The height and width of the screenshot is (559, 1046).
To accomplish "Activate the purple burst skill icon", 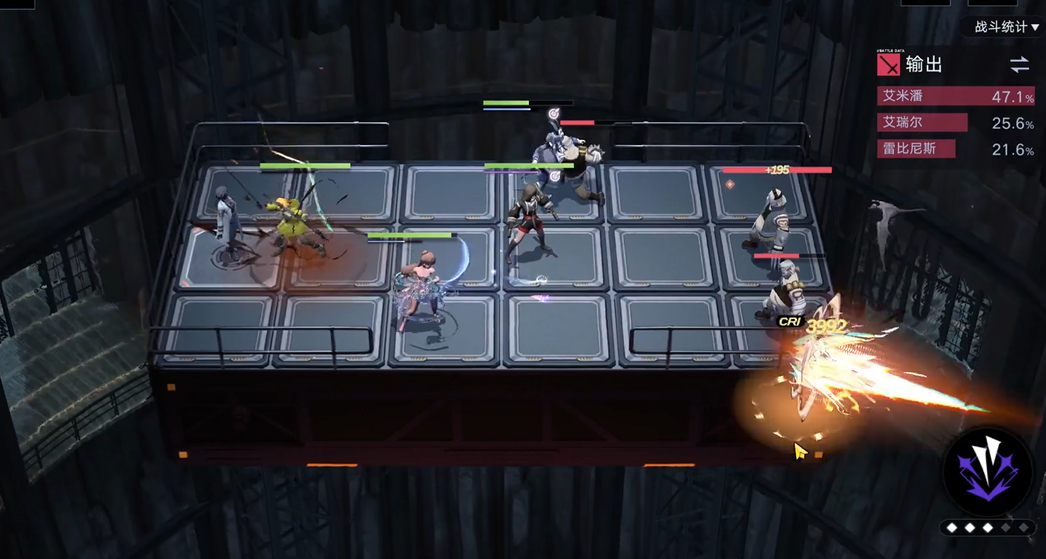I will 989,467.
